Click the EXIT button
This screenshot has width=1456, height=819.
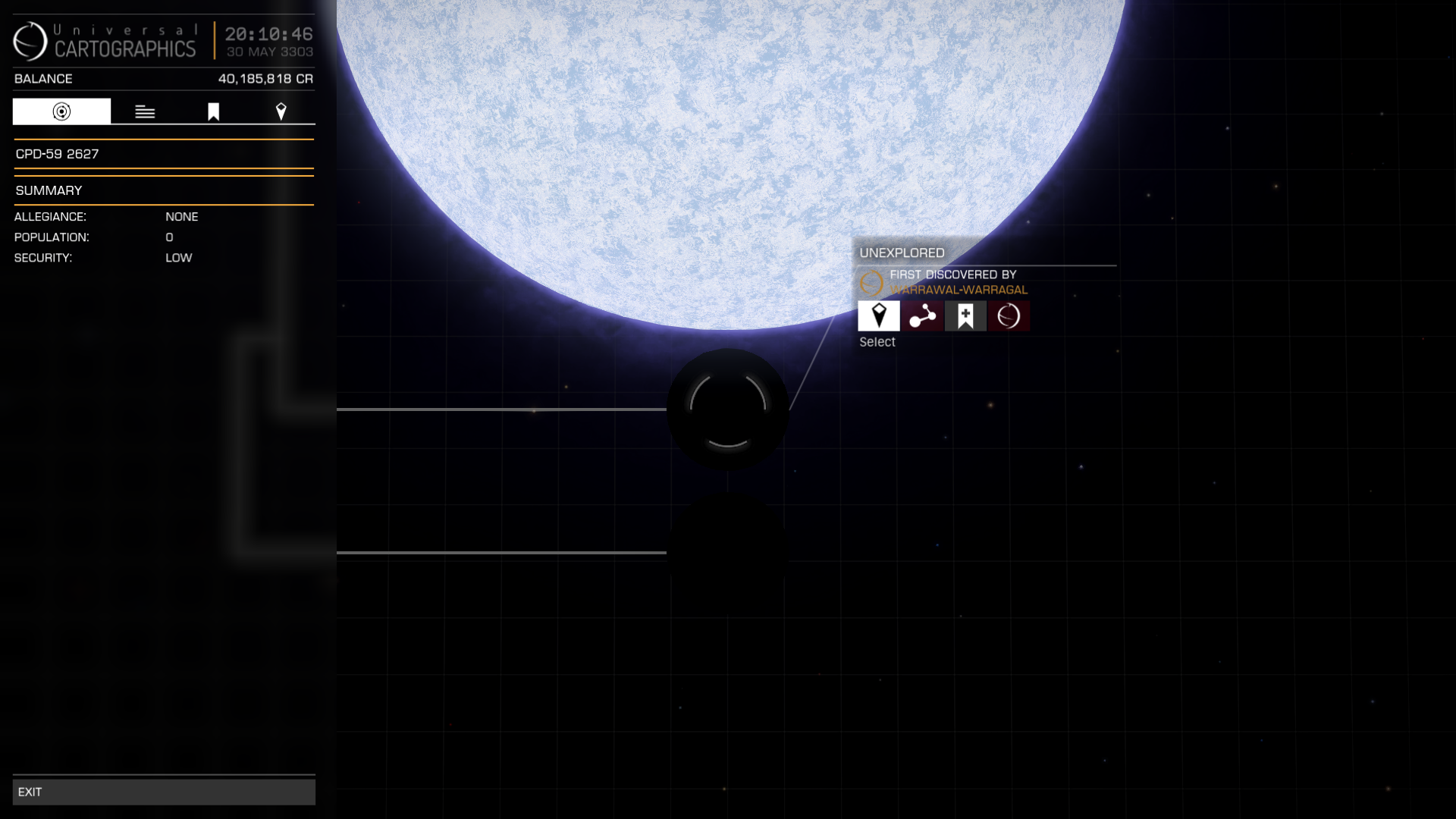164,792
